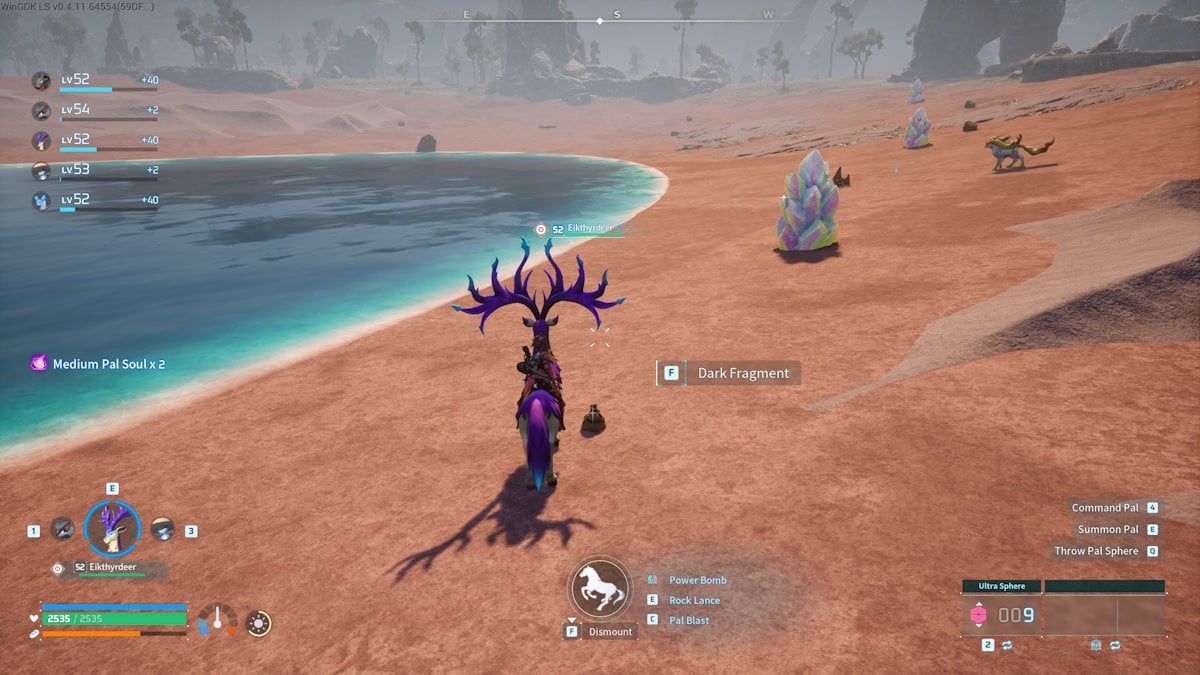This screenshot has height=675, width=1200.
Task: Activate the Rock Lance skill
Action: pos(694,600)
